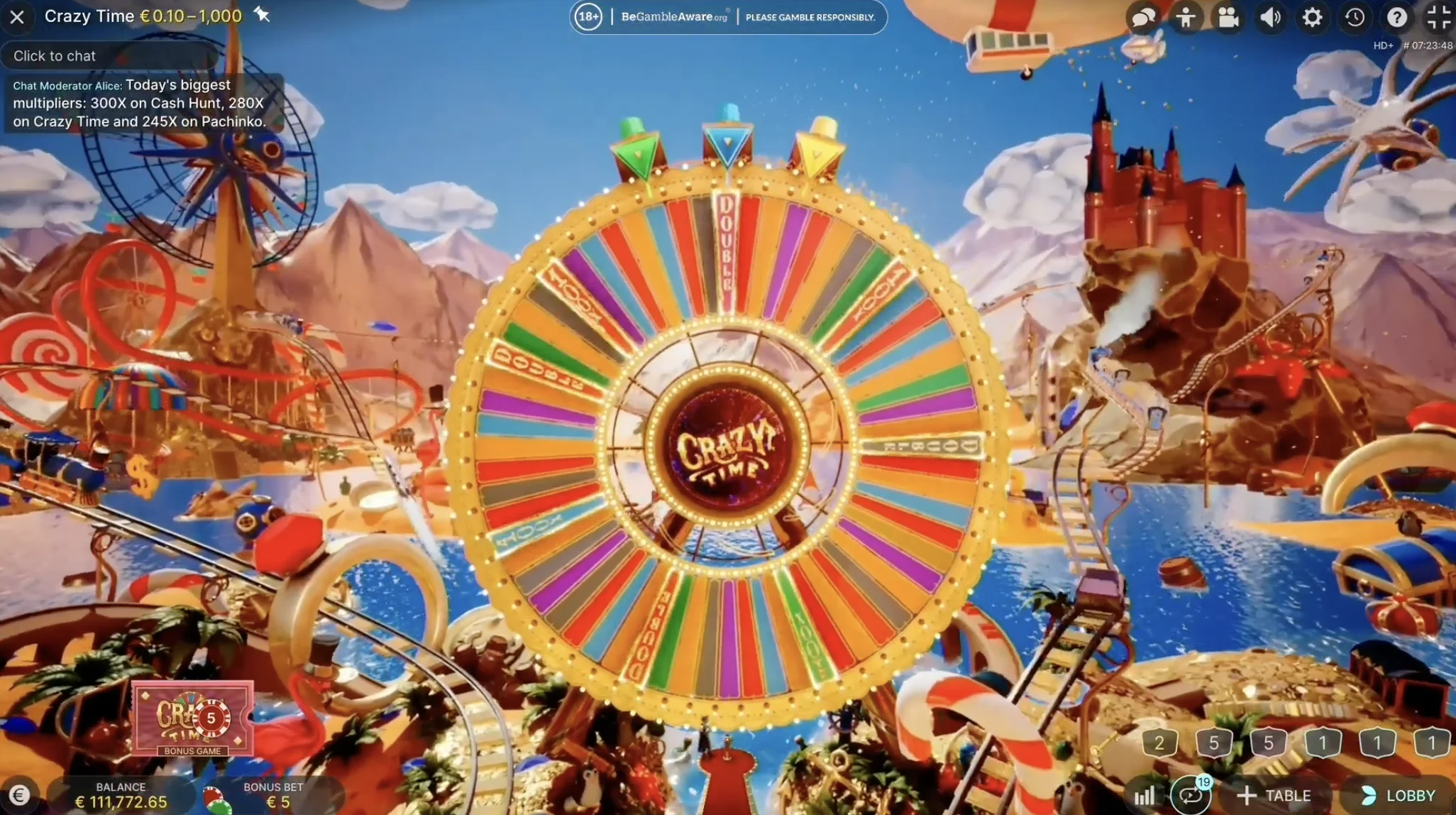Open BeGambleAware.org link

click(673, 17)
